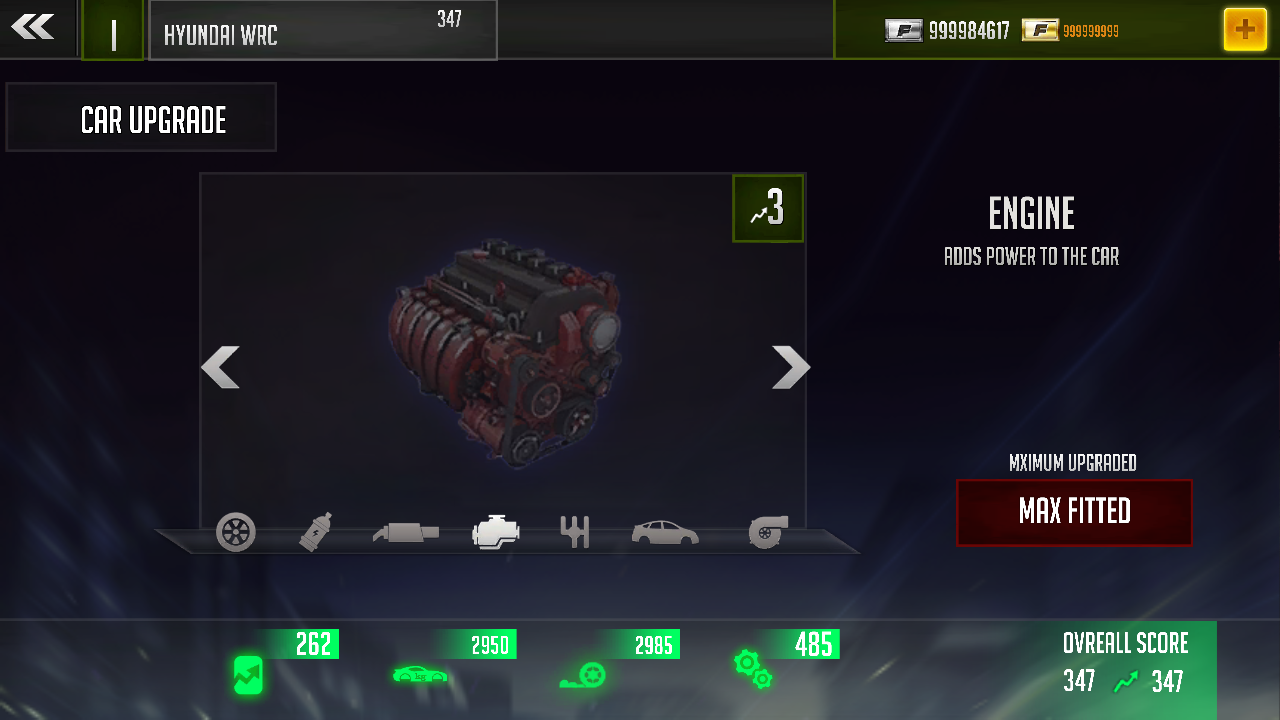Select the nitro upgrade icon
The width and height of the screenshot is (1280, 720).
point(313,530)
